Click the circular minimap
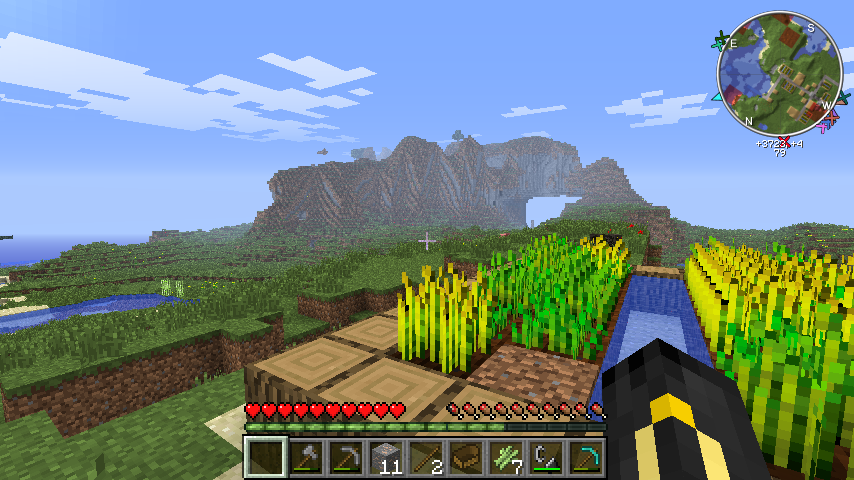Screen dimensions: 854x480 click(x=779, y=73)
